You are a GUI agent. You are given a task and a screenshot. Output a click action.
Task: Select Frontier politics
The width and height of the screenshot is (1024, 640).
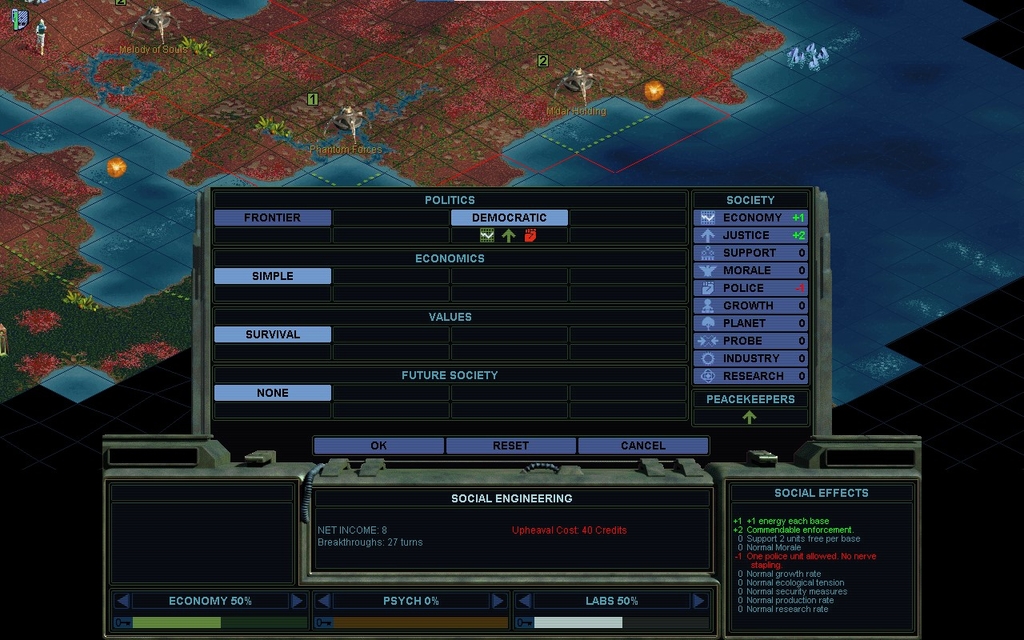[272, 218]
